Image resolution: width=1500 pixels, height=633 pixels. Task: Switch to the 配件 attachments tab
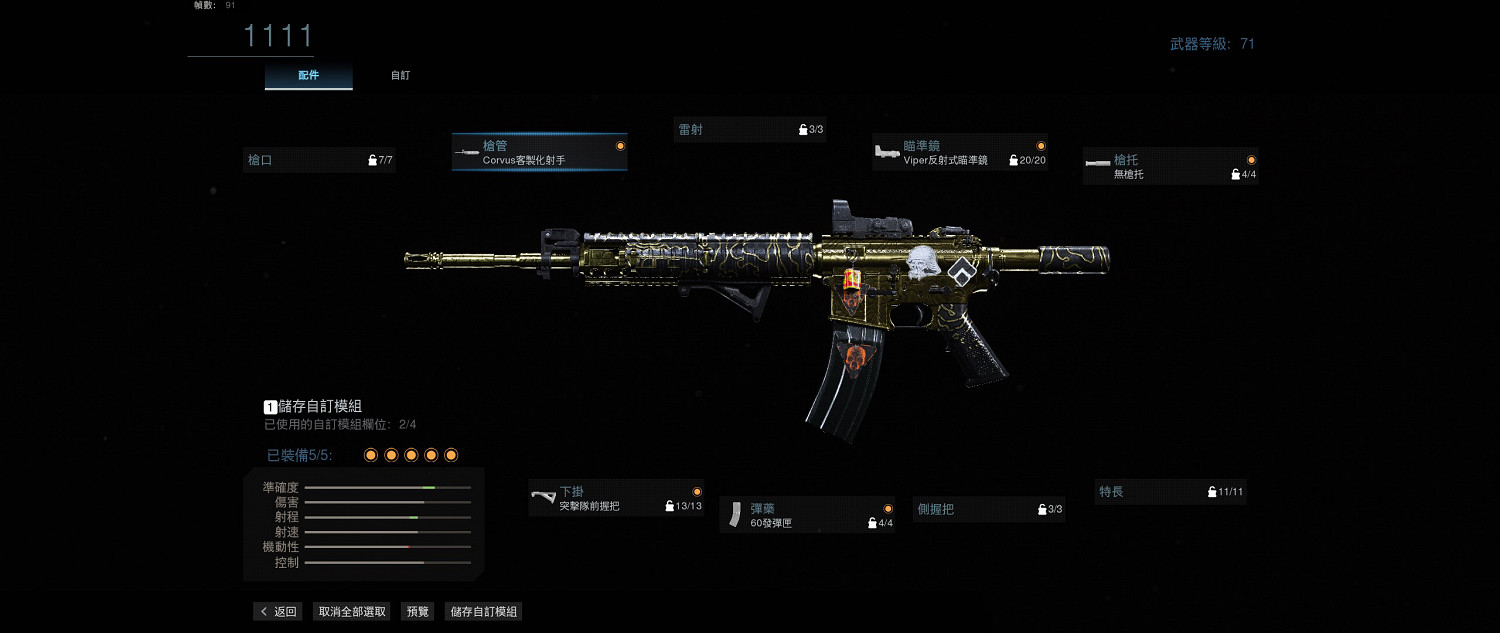click(x=308, y=76)
